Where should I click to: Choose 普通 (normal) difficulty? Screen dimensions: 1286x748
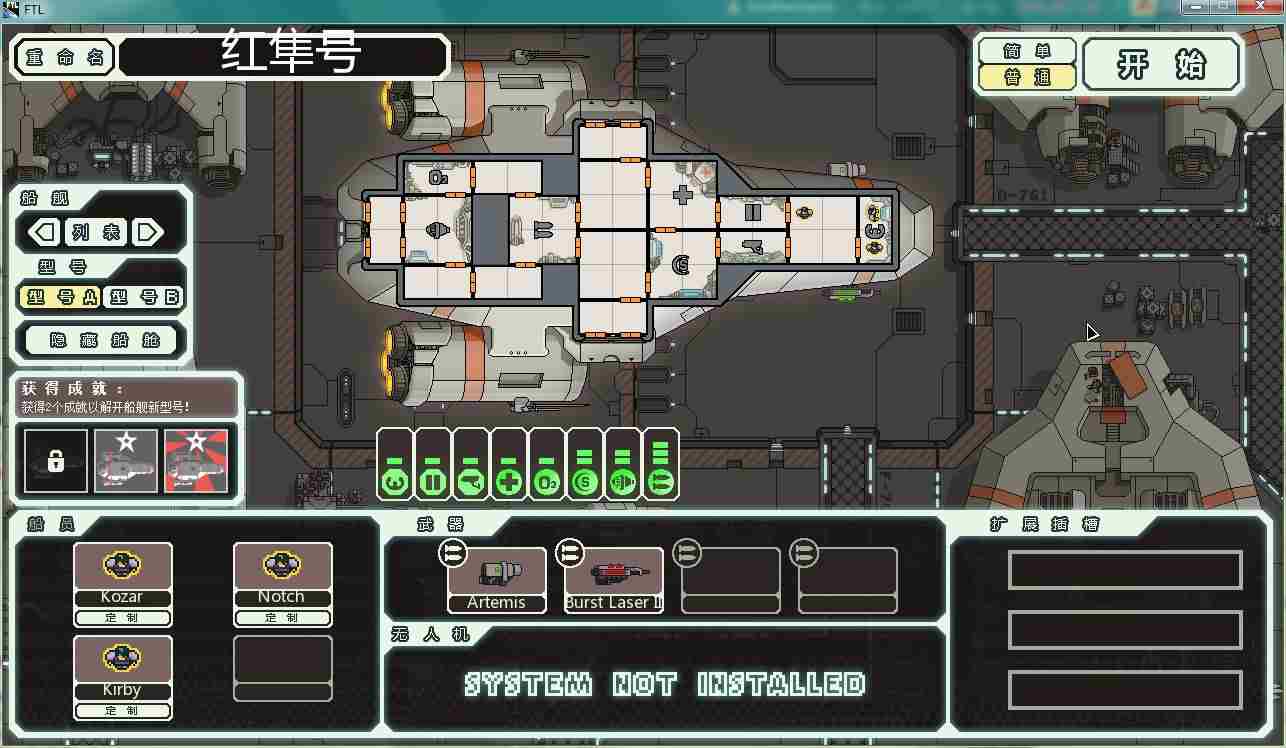point(1027,77)
